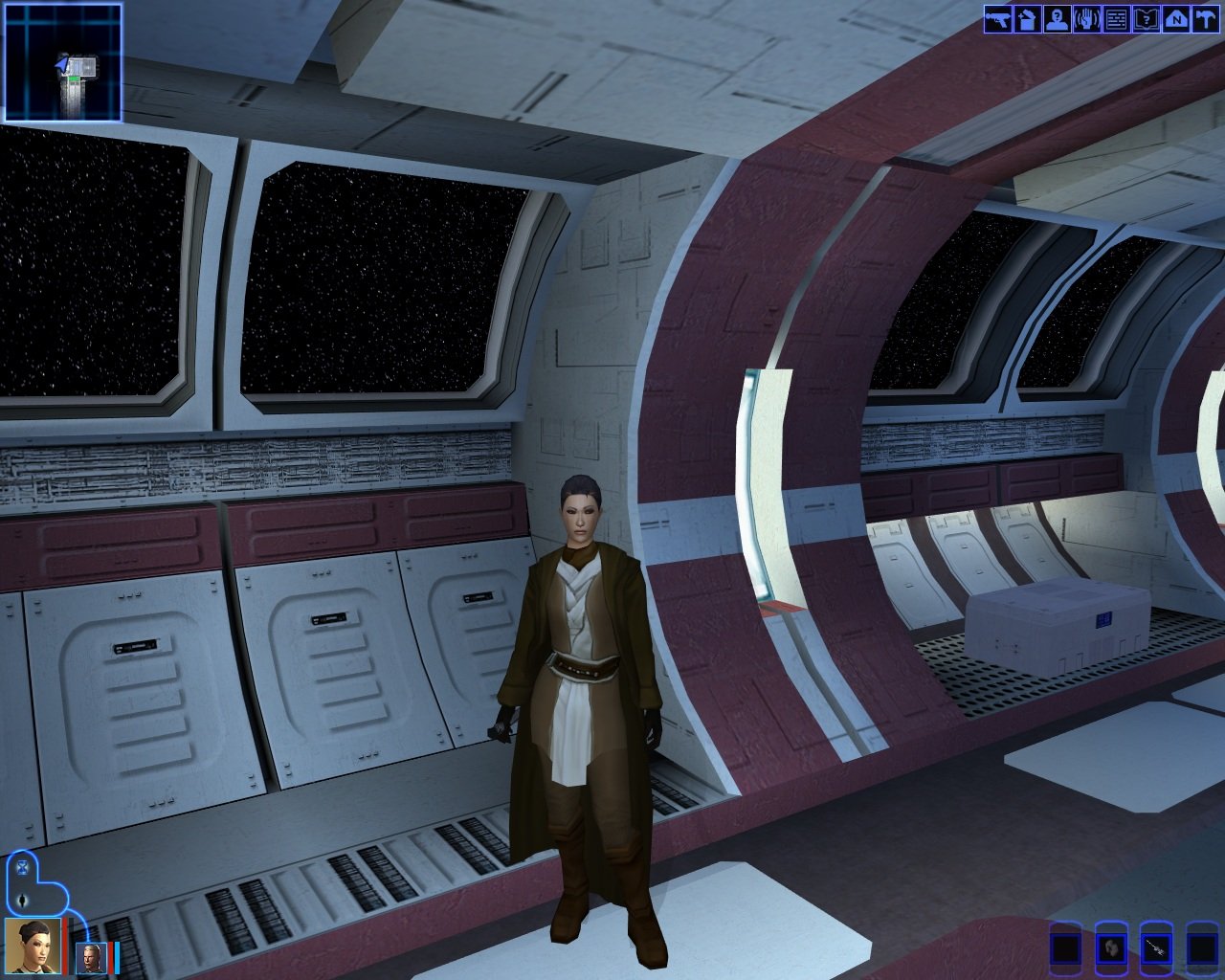Use the spike tool action slot

[1156, 949]
